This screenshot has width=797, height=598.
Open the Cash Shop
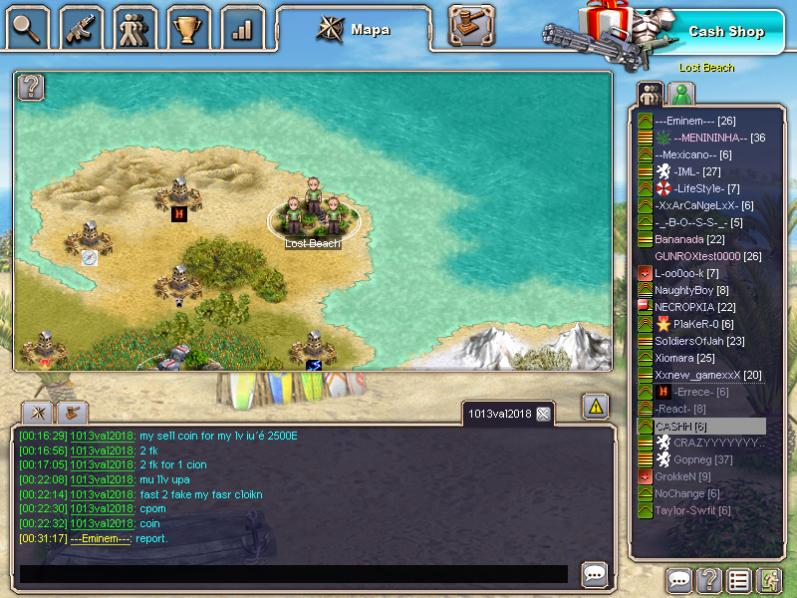pyautogui.click(x=725, y=31)
